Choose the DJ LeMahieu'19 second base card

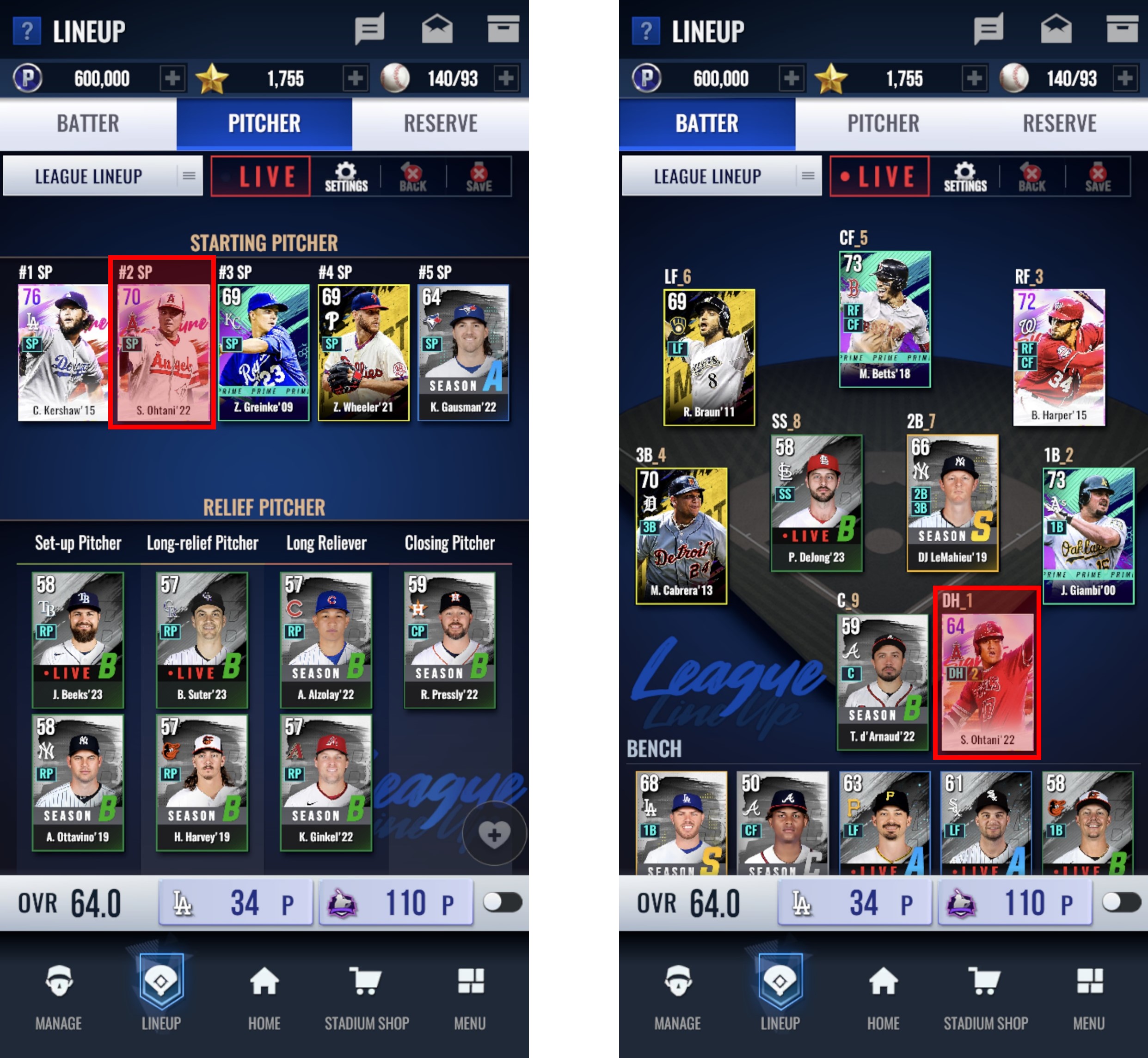[x=952, y=503]
